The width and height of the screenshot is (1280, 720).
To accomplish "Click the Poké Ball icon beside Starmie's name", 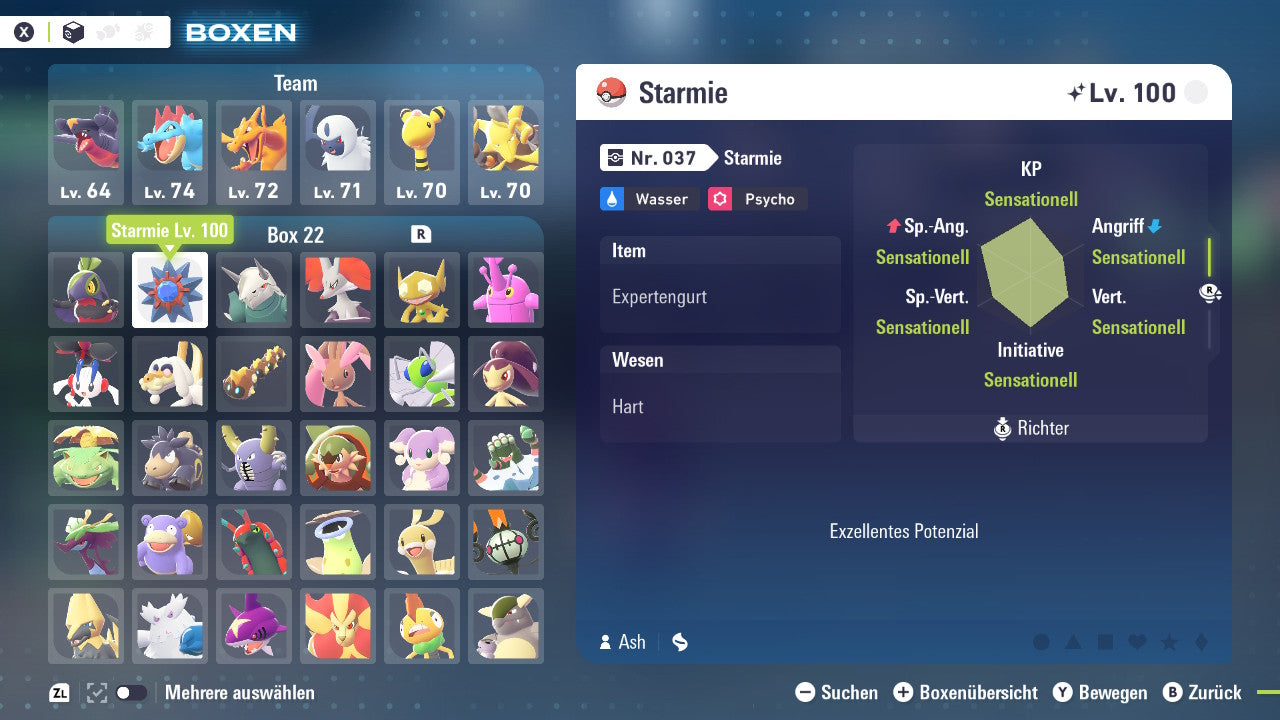I will point(613,92).
